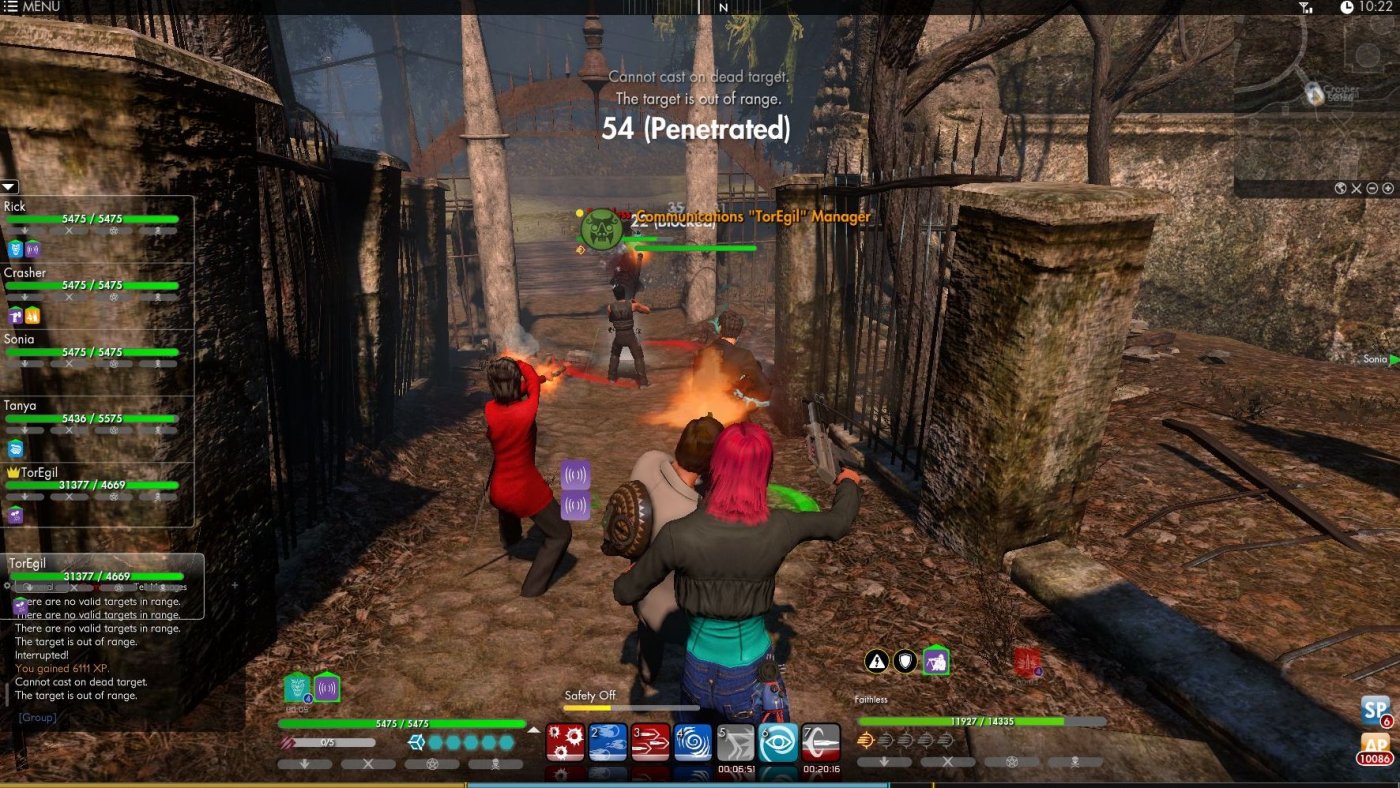This screenshot has width=1400, height=788.
Task: Click the zoom-in plus icon under the minimap
Action: click(1388, 188)
